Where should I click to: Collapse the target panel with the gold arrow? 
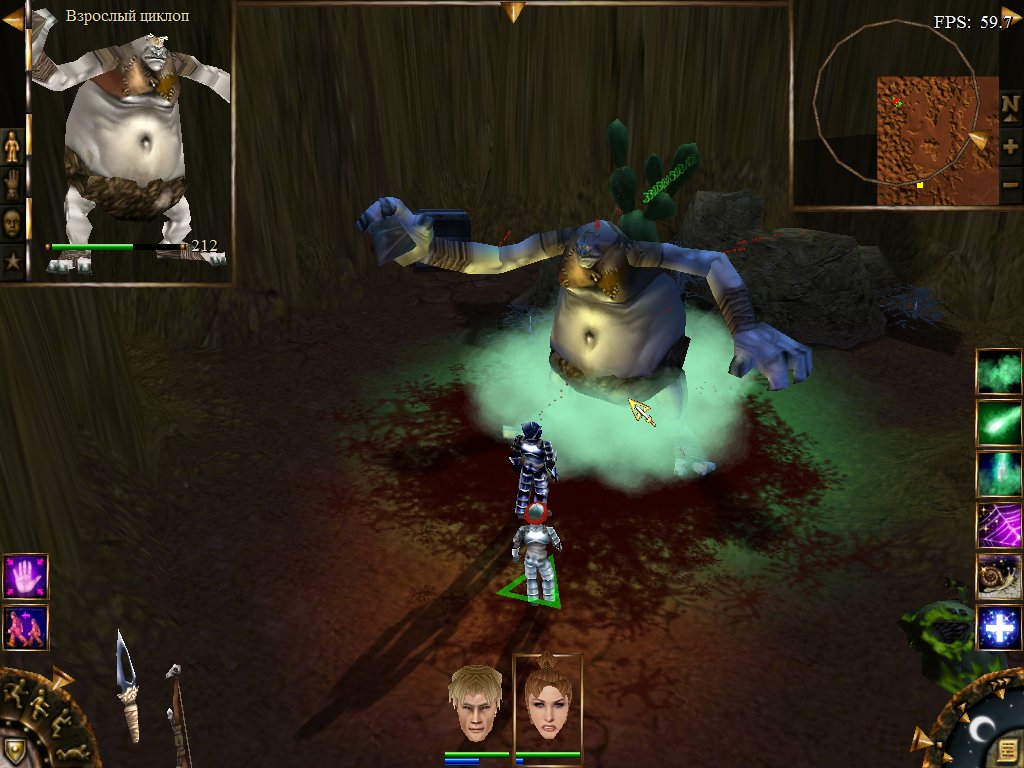[12, 19]
